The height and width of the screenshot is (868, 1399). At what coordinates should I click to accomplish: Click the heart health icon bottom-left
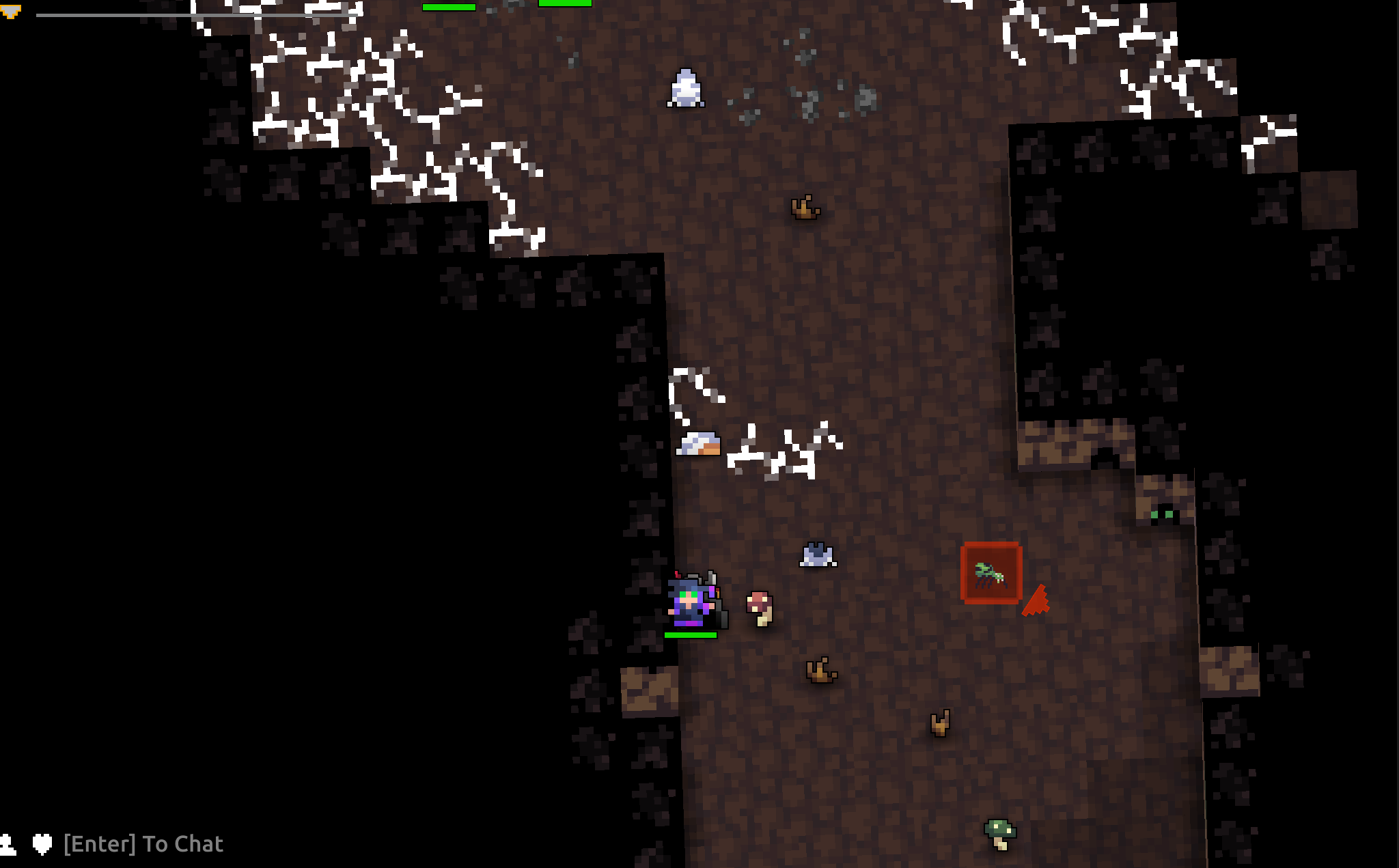[41, 844]
